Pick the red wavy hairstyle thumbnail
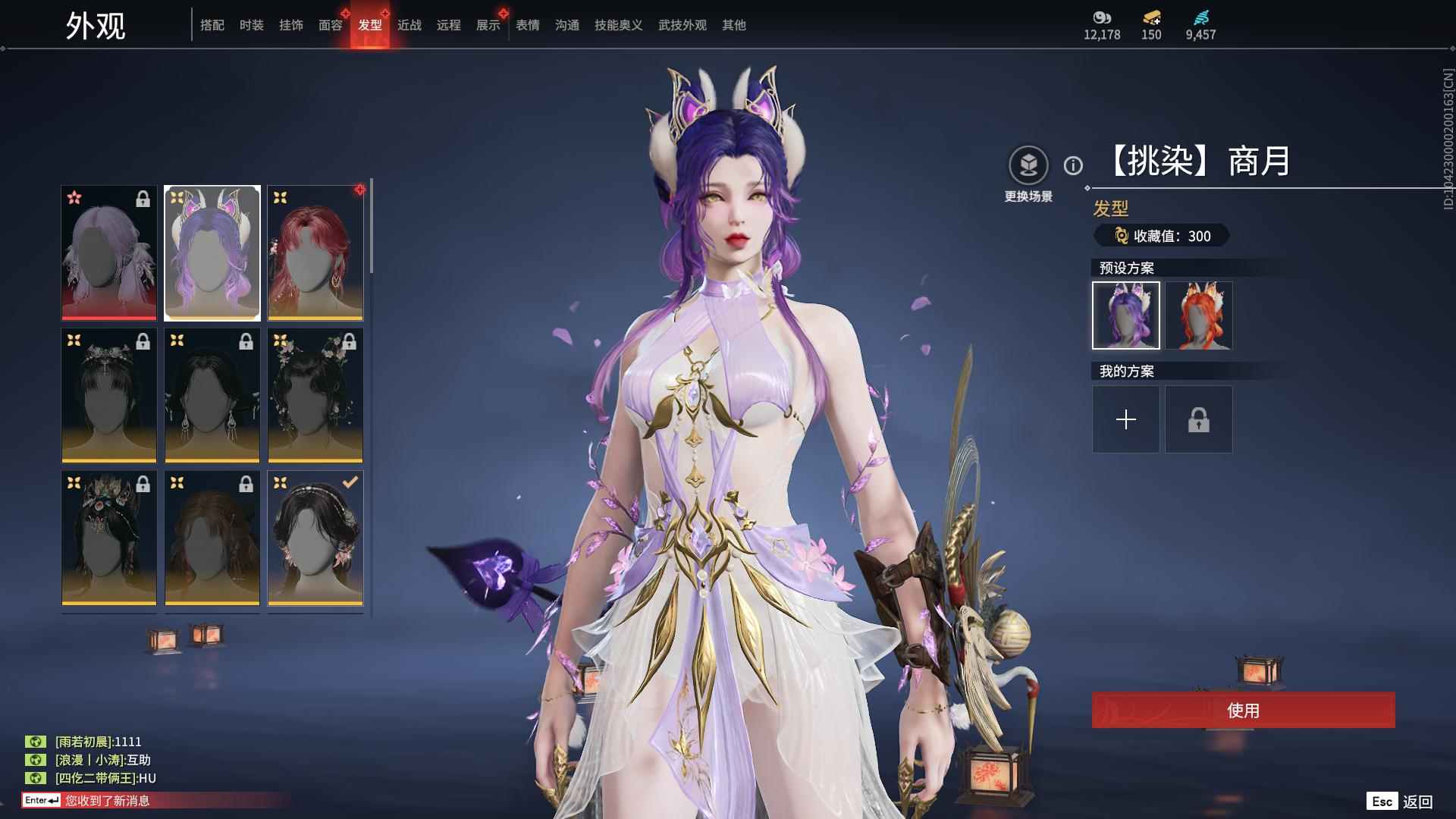This screenshot has width=1456, height=819. tap(315, 253)
